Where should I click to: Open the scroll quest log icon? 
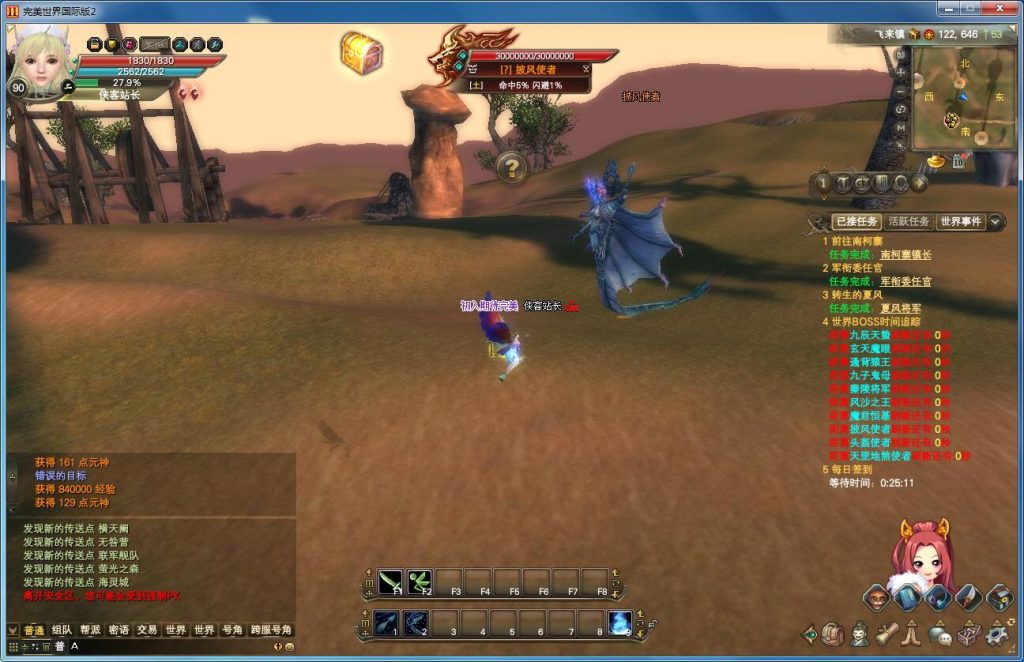[x=885, y=634]
